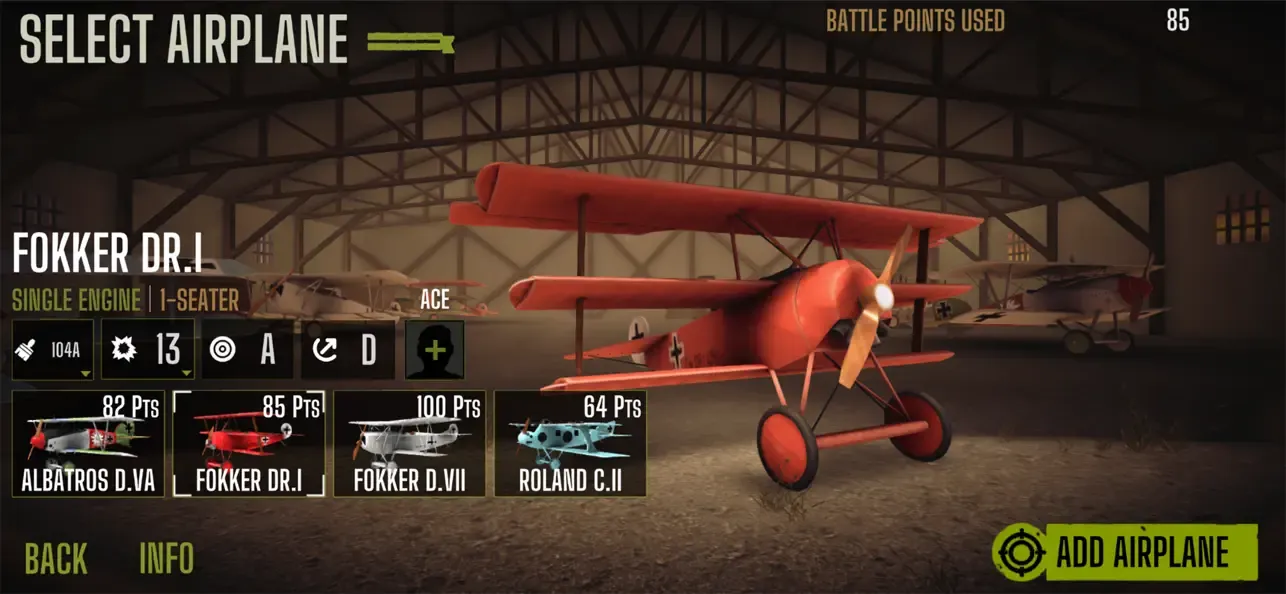
Task: Confirm with the Add Airplane button
Action: (1125, 552)
